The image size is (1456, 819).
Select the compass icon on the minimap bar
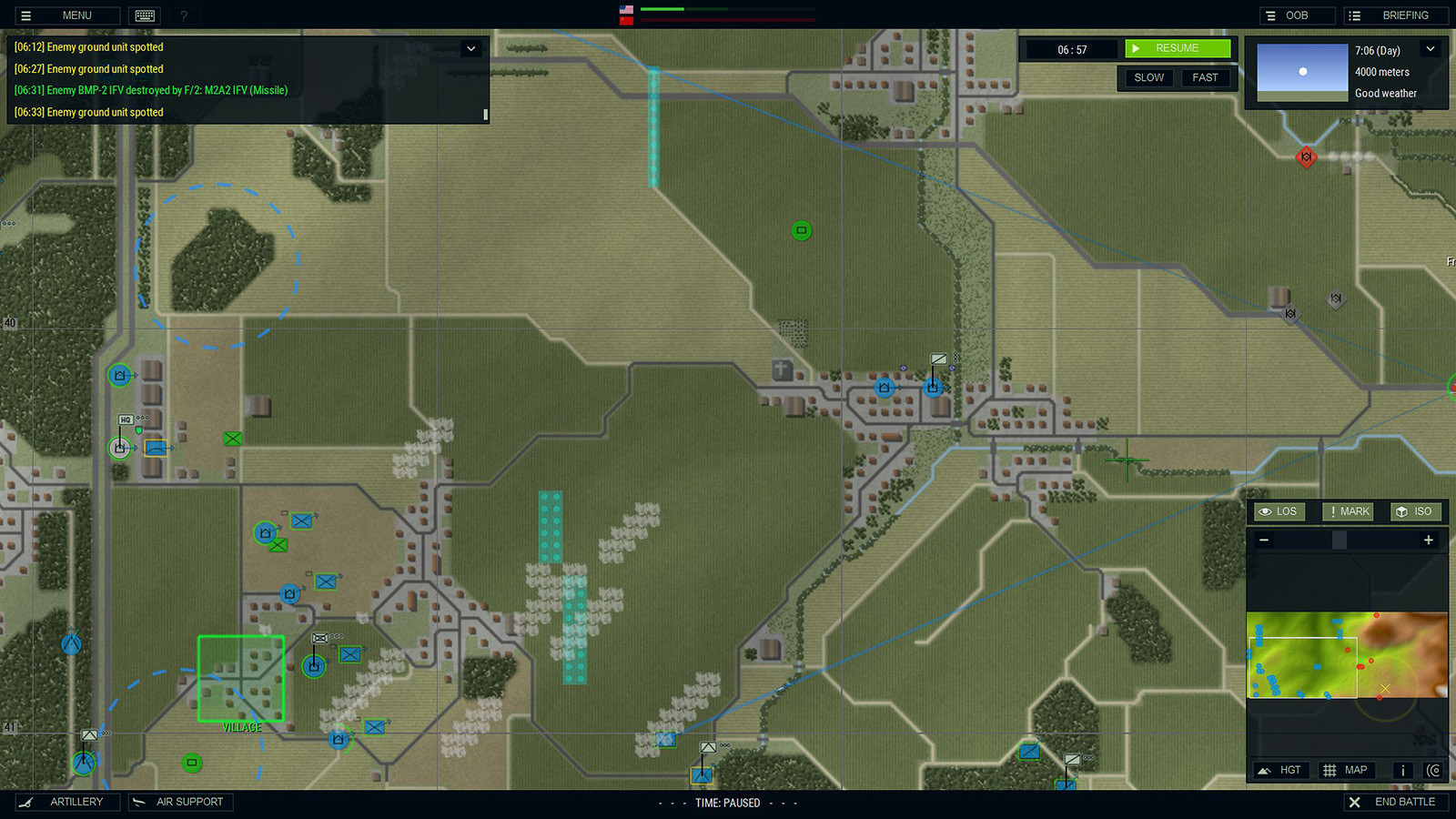1433,770
